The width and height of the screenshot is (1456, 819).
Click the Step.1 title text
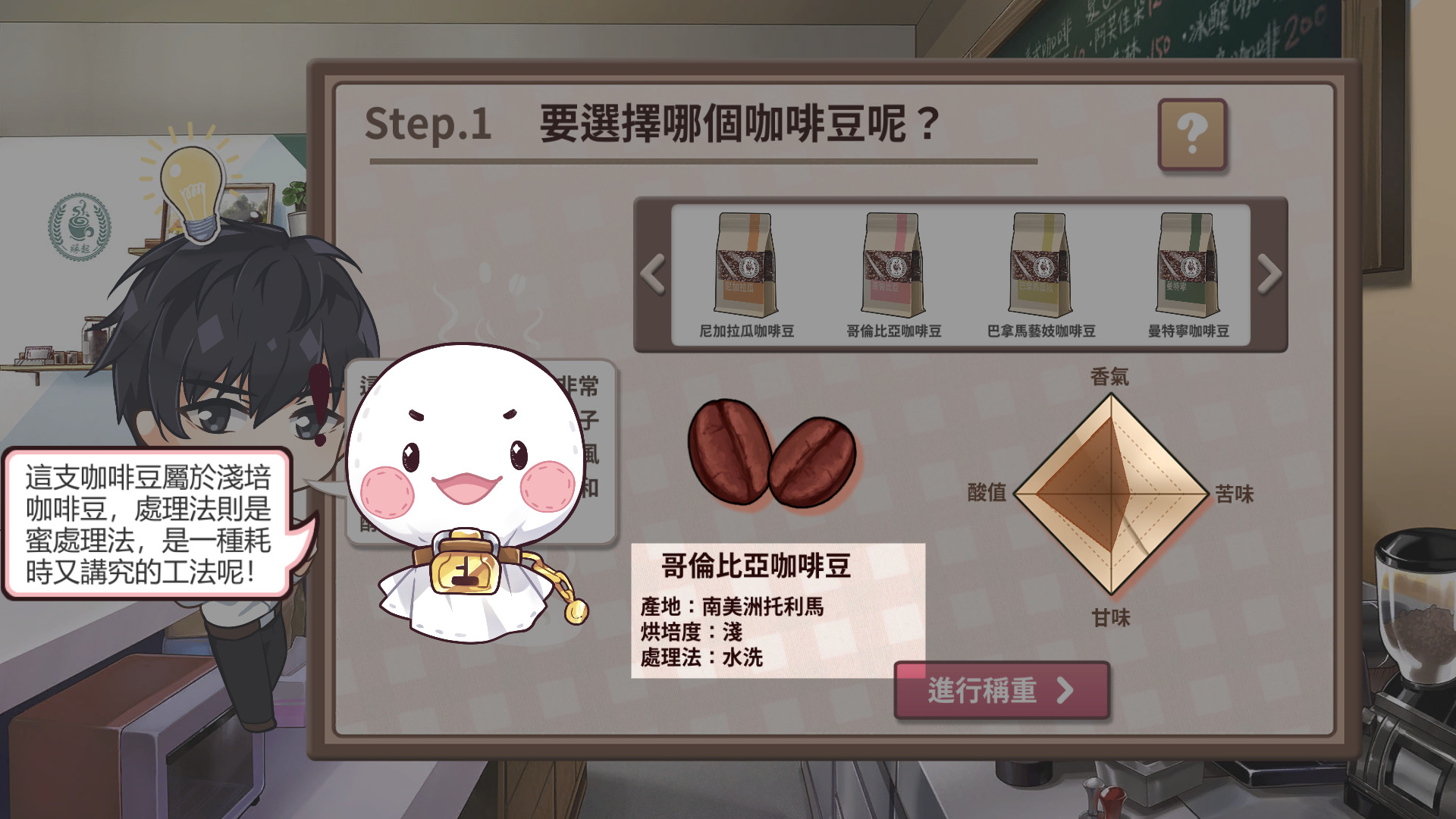coord(428,127)
